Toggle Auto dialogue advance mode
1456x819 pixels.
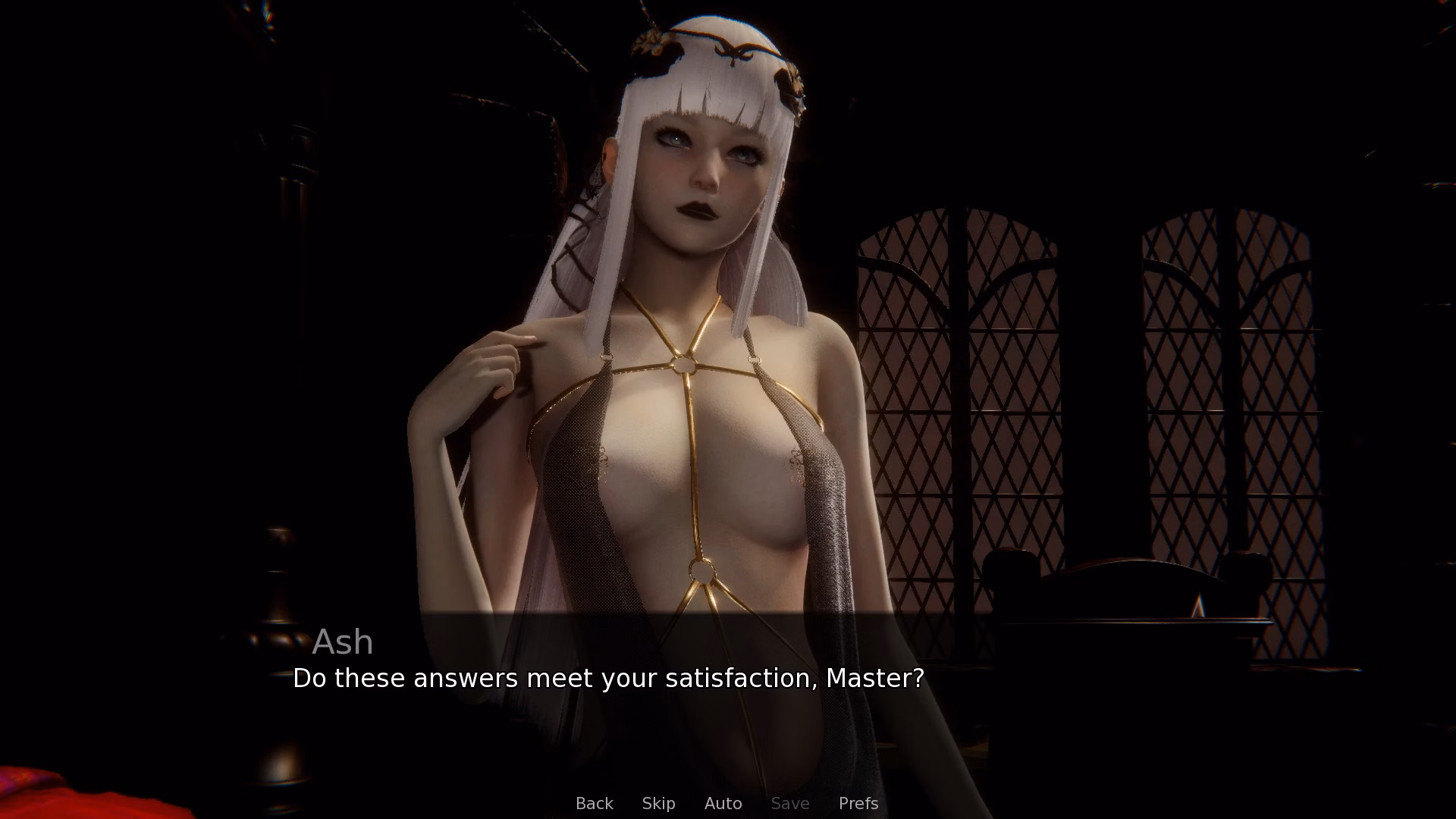723,803
